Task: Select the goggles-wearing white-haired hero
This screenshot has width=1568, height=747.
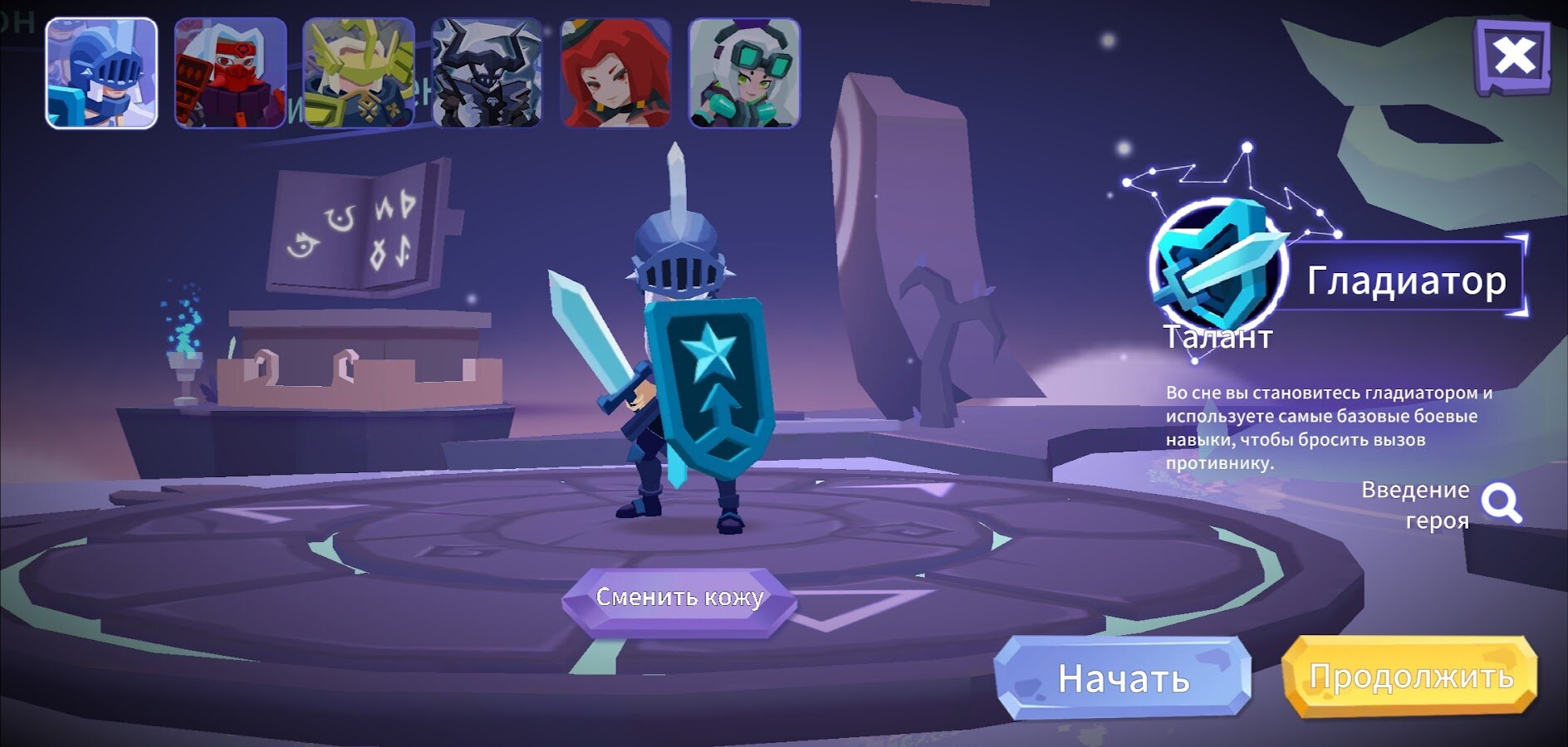Action: click(x=744, y=73)
